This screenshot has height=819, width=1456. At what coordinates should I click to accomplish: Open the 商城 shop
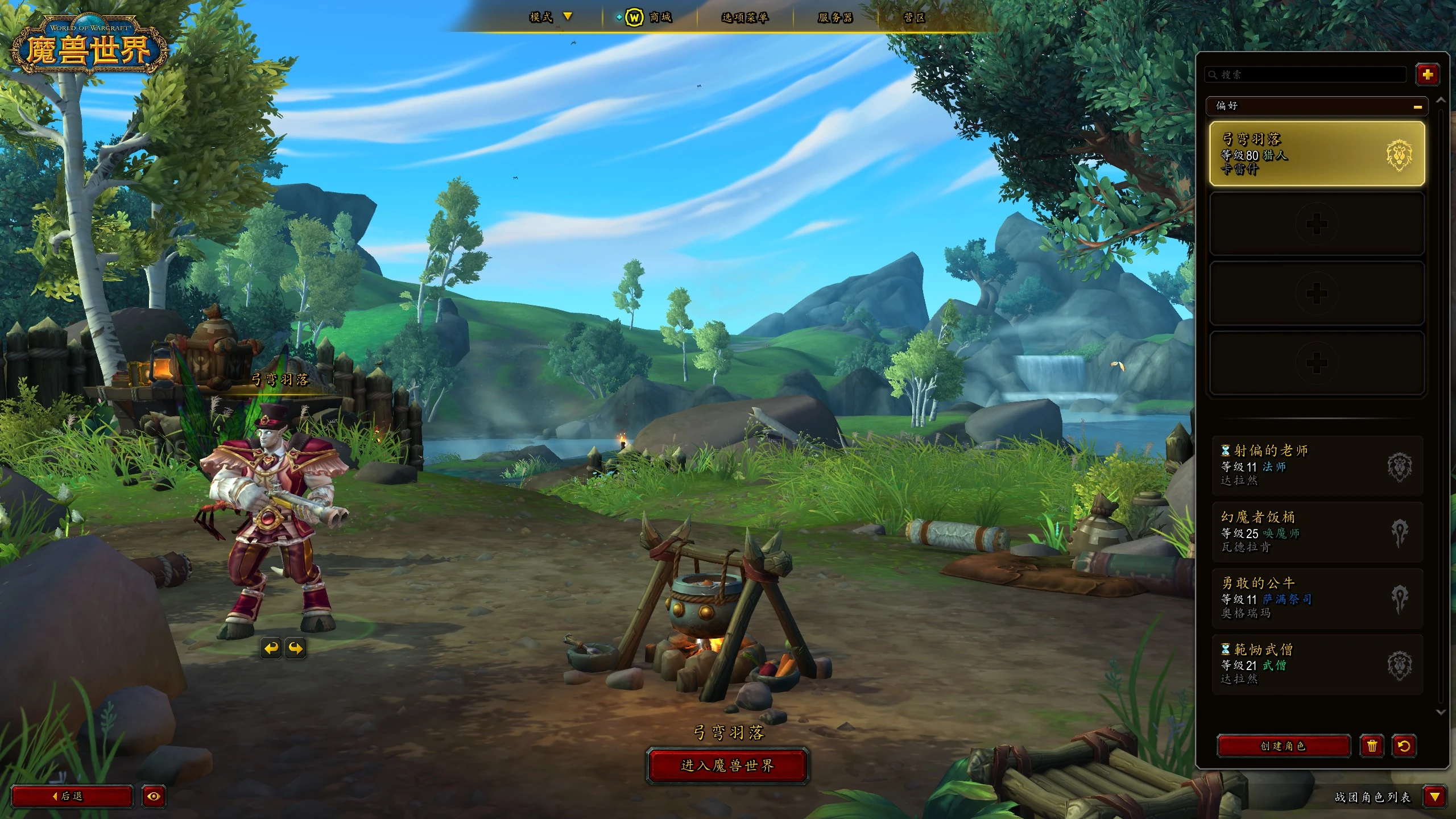[x=650, y=18]
